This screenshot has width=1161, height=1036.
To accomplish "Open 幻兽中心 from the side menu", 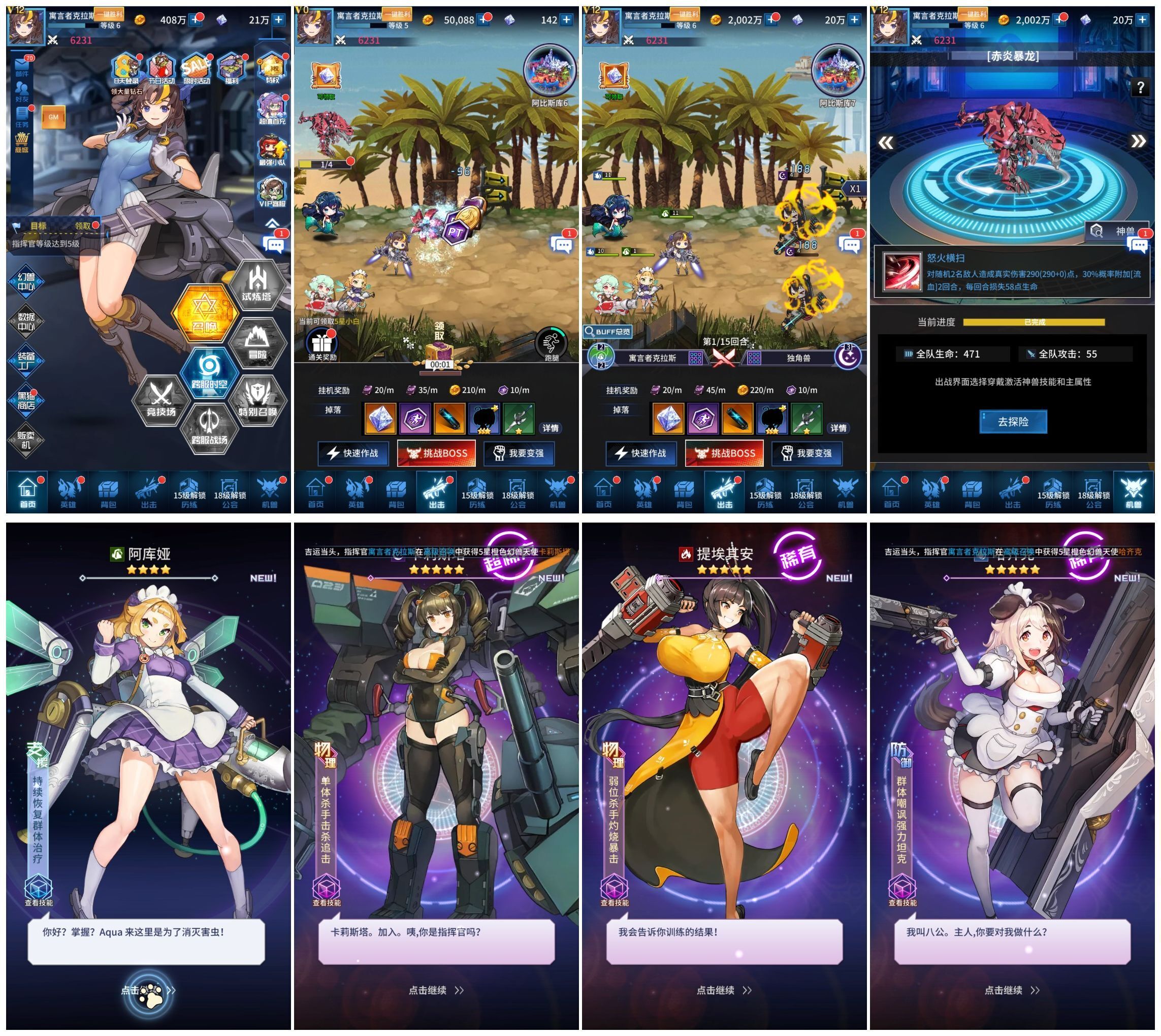I will point(26,282).
